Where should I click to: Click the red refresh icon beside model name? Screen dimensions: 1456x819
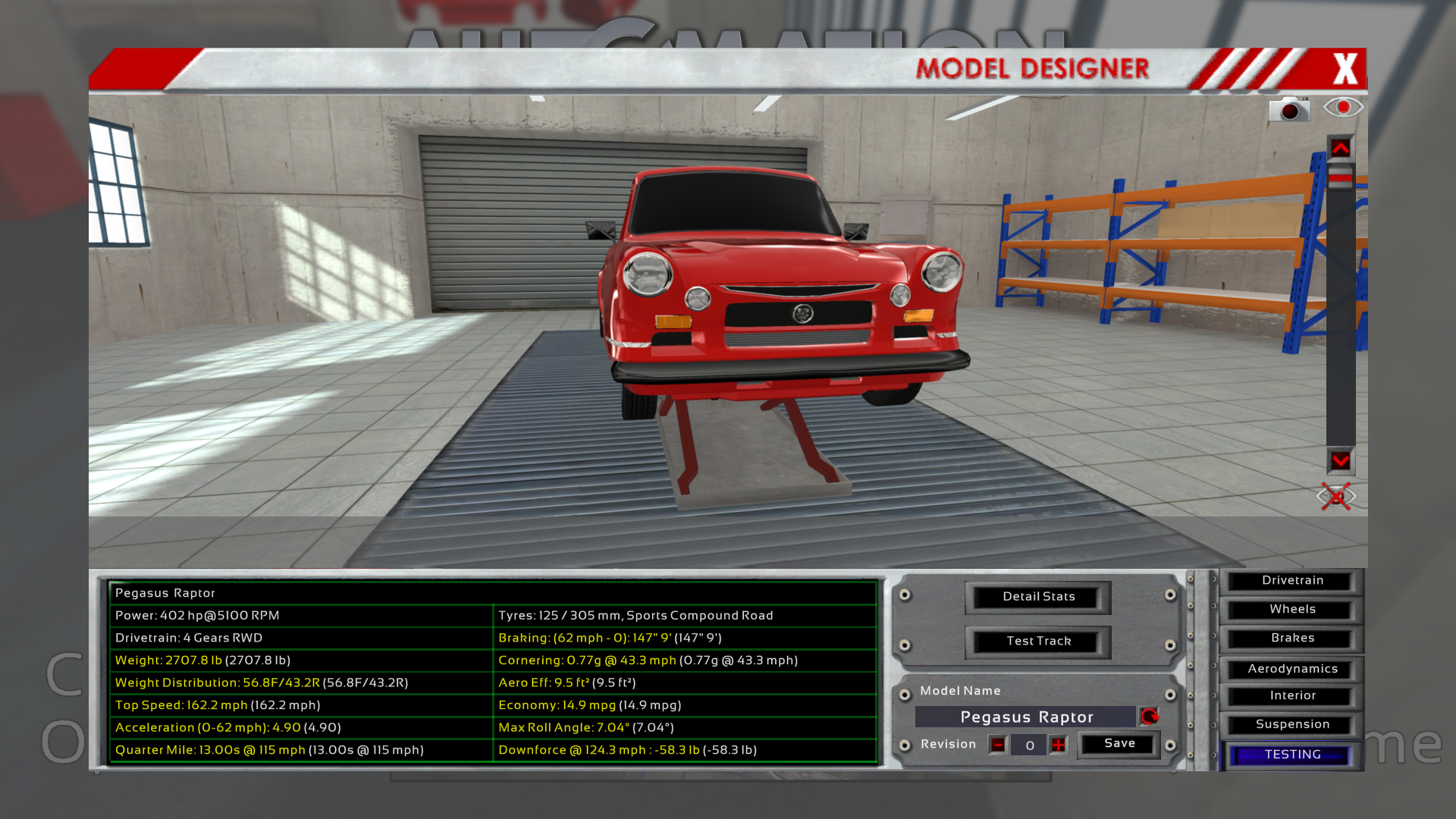tap(1150, 717)
